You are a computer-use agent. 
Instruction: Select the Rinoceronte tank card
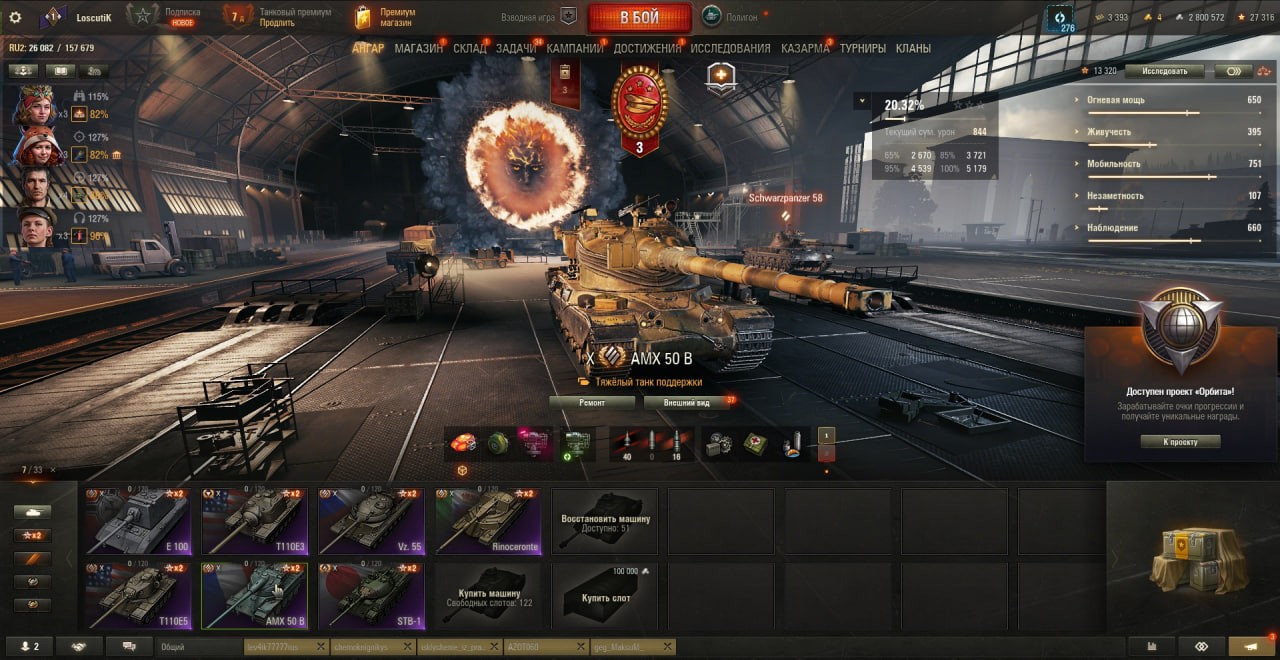(488, 521)
